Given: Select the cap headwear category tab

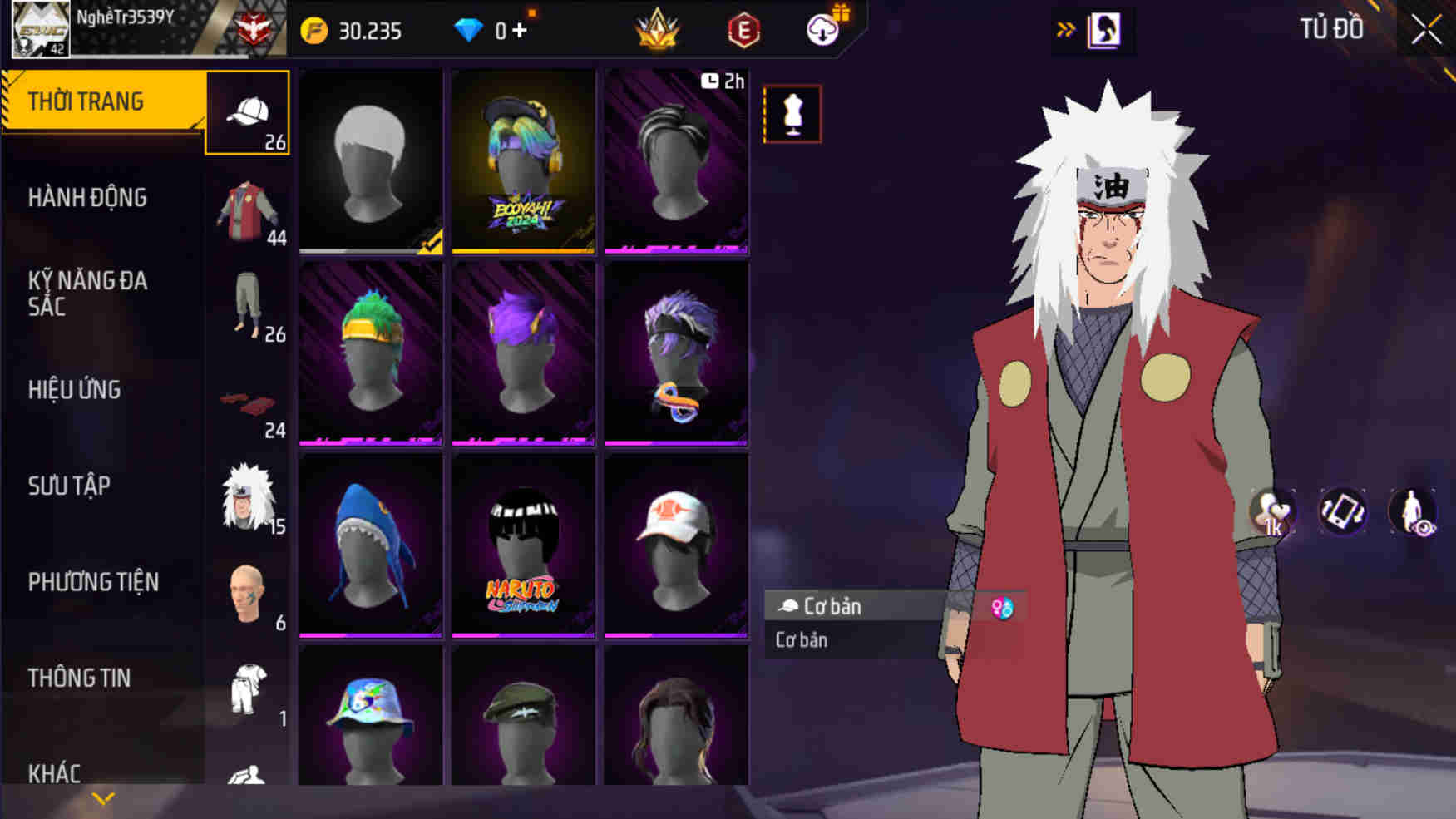Looking at the screenshot, I should coord(248,114).
